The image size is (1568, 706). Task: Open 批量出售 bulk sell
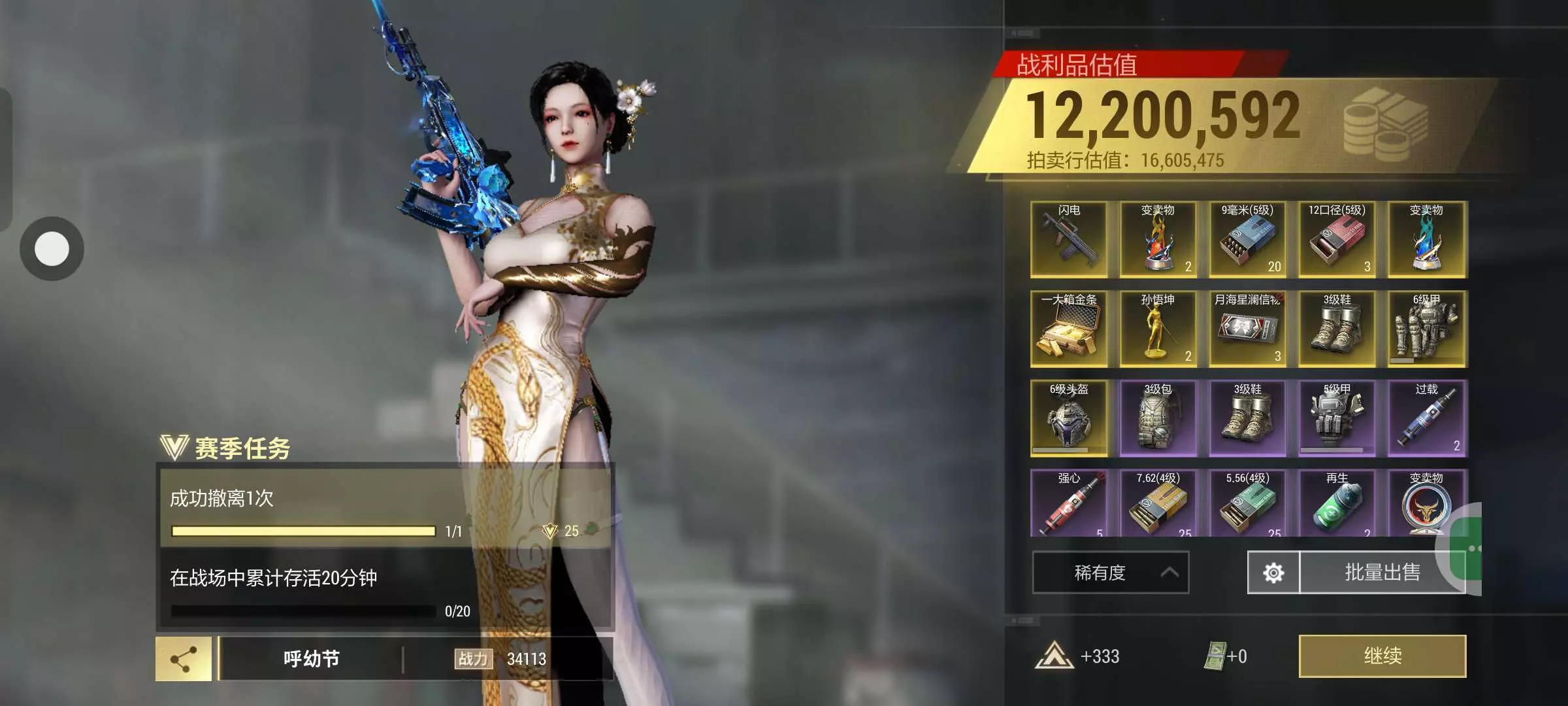1381,573
